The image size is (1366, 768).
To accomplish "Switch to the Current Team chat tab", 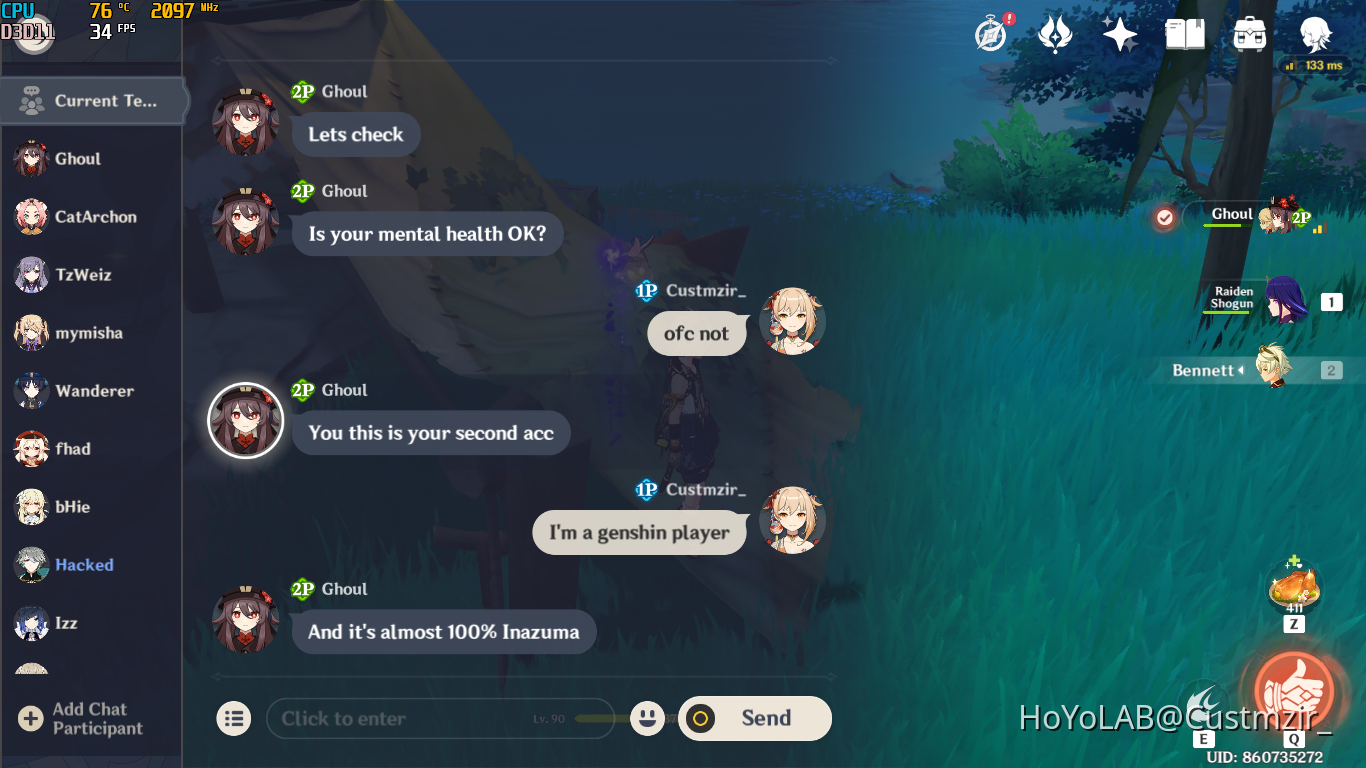I will click(x=95, y=100).
